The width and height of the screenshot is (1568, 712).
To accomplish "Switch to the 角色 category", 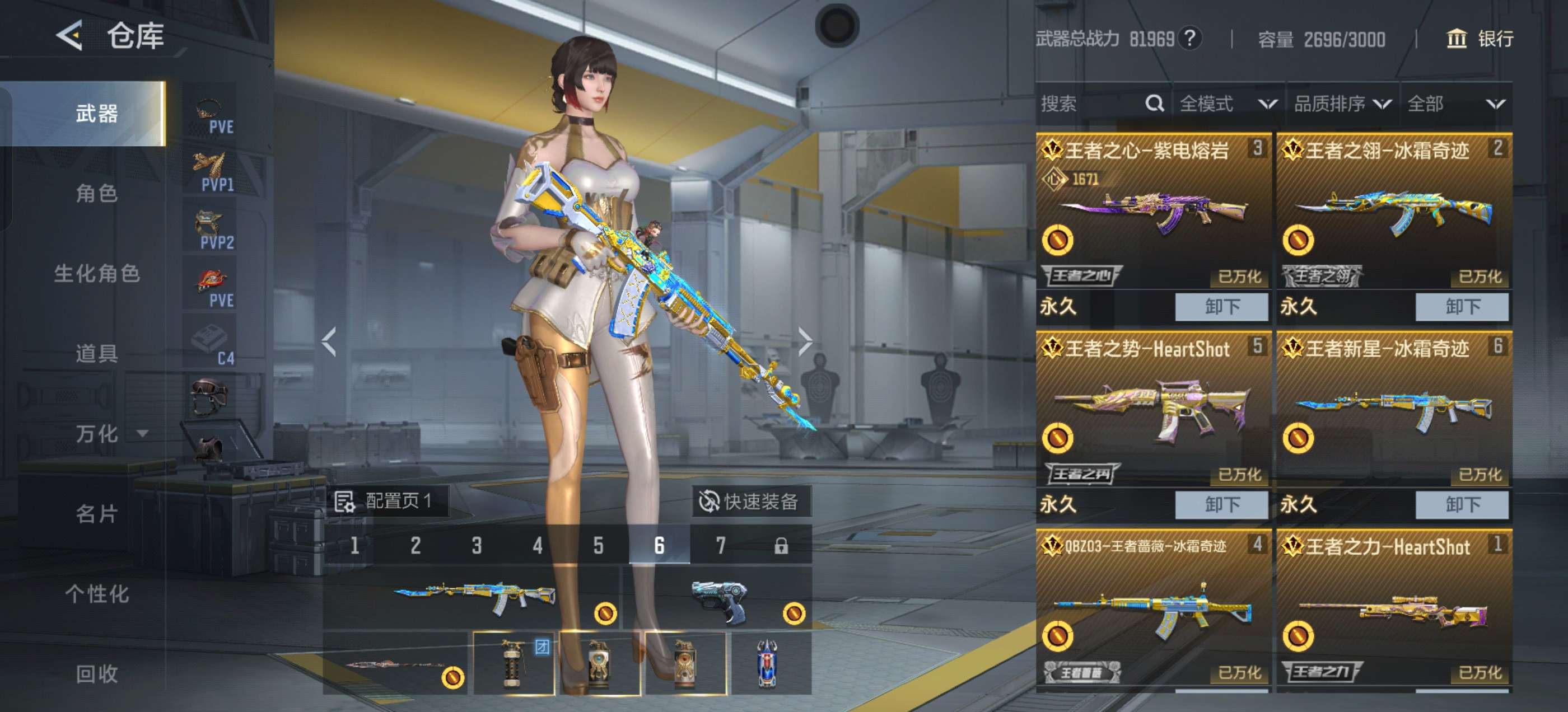I will pyautogui.click(x=97, y=194).
